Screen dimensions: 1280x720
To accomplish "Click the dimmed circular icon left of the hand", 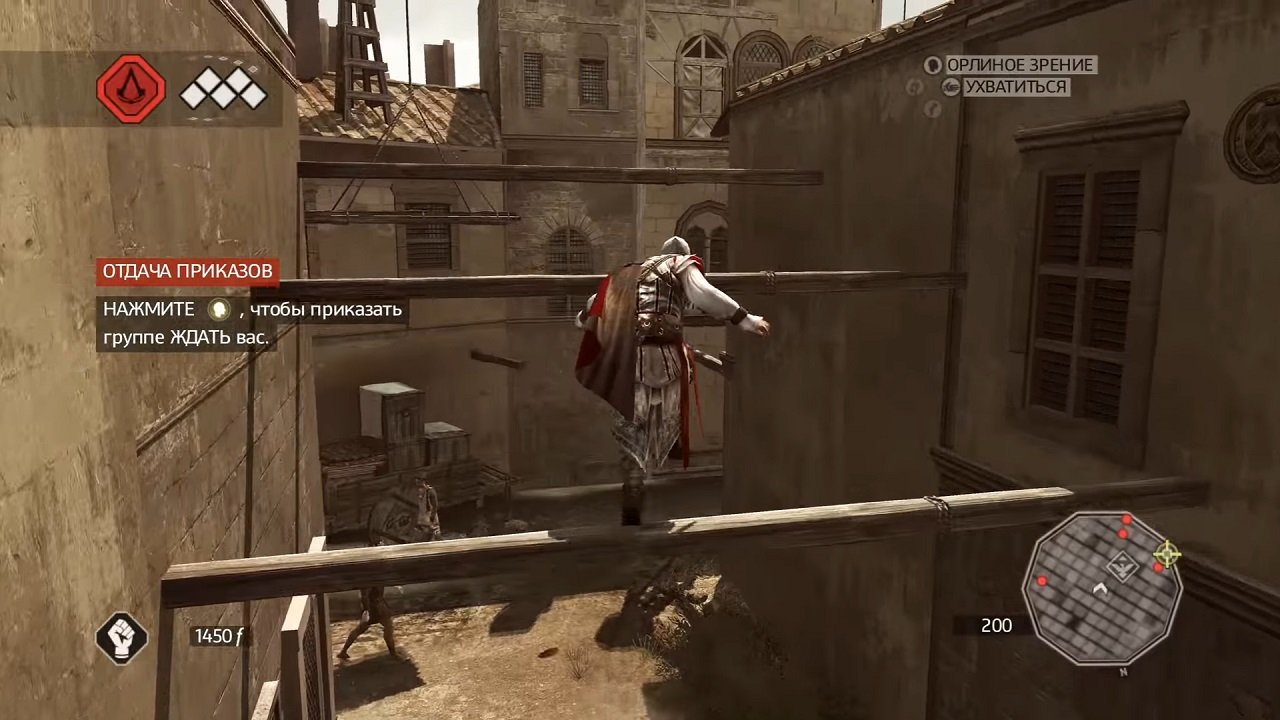I will (x=913, y=88).
